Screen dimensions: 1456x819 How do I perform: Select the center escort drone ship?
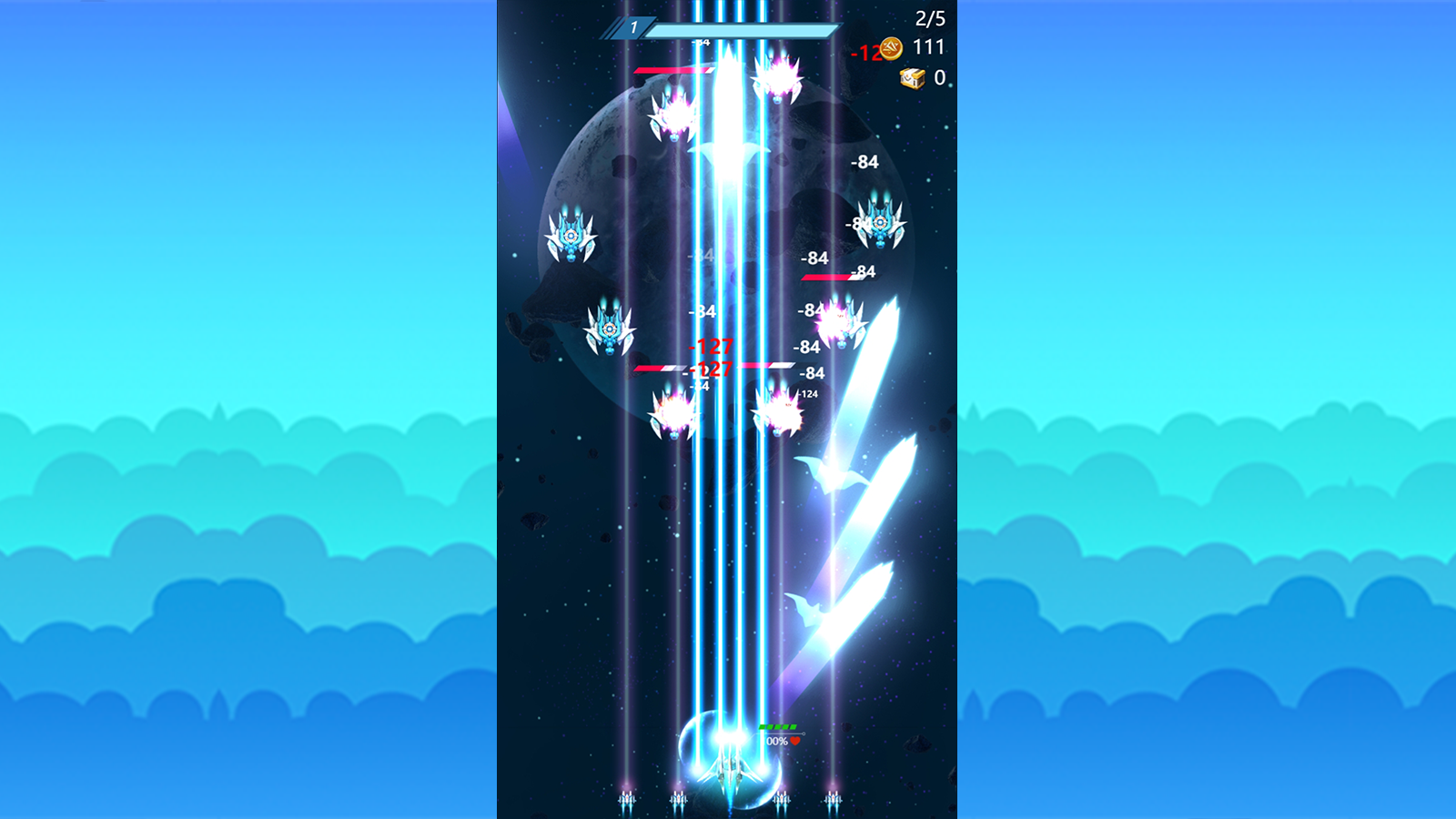(x=782, y=799)
